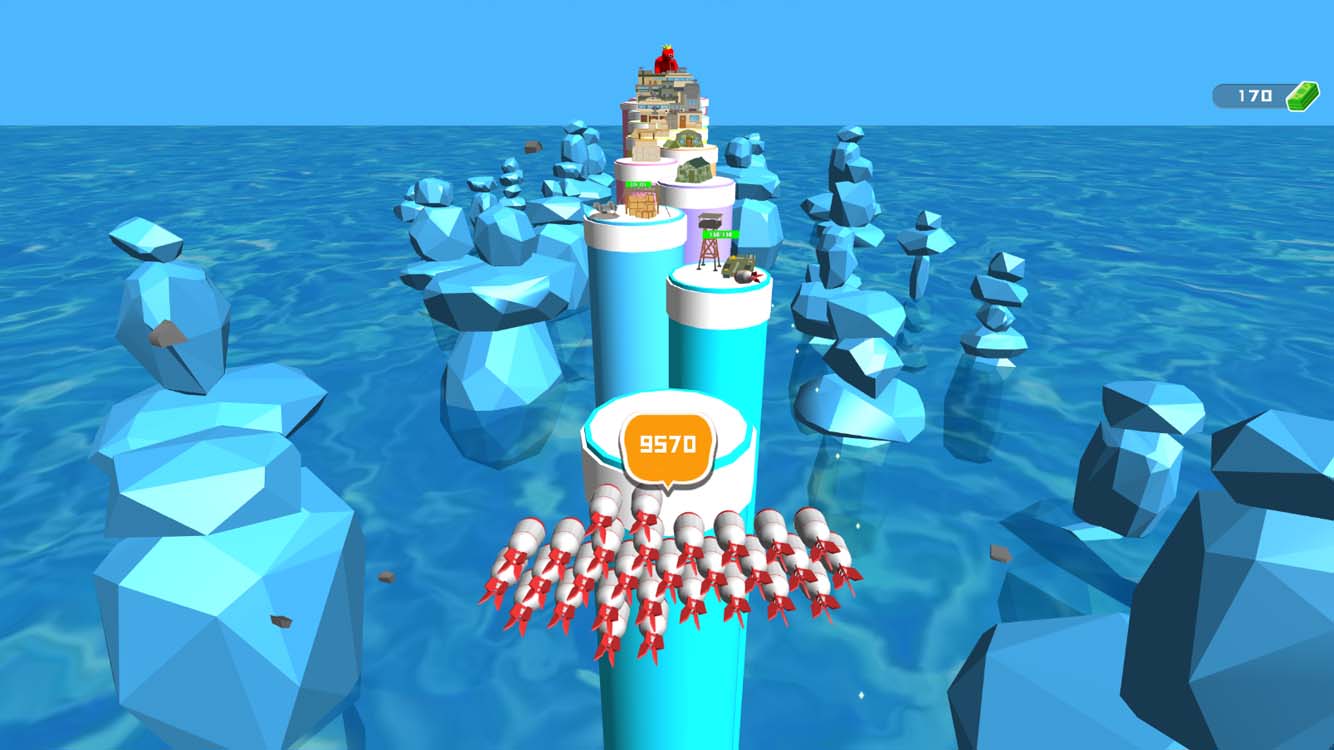This screenshot has width=1334, height=750.
Task: Click the red monster with crown on top
Action: 666,58
